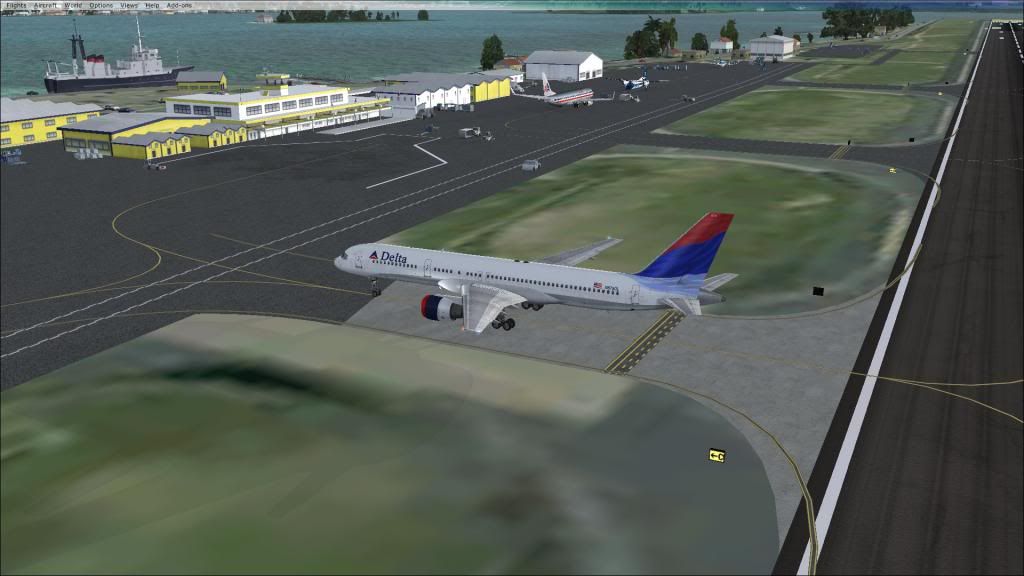Open the Views menu
Screen dimensions: 1024x576
129,5
